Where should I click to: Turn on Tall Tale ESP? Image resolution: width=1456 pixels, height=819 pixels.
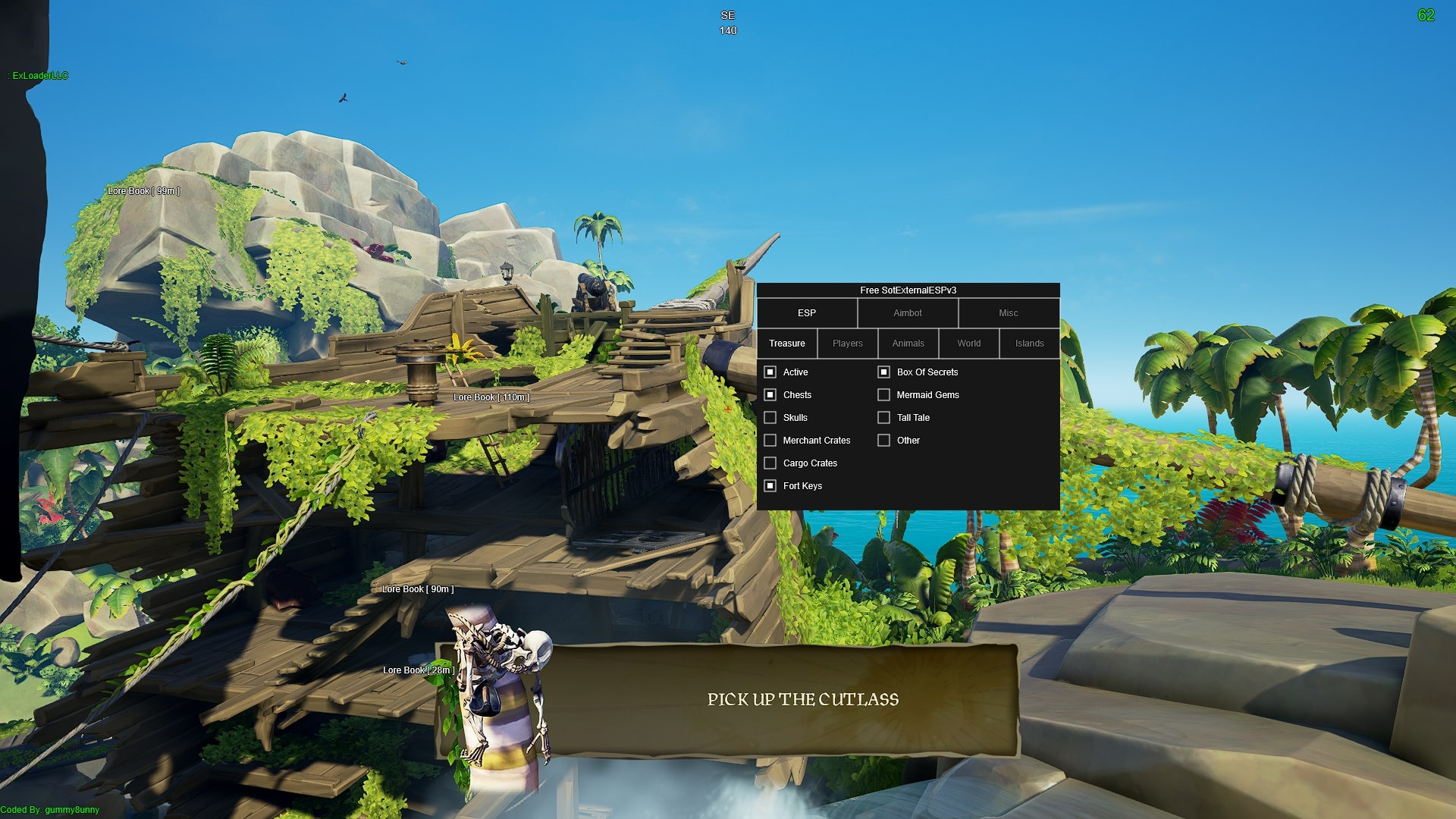883,417
